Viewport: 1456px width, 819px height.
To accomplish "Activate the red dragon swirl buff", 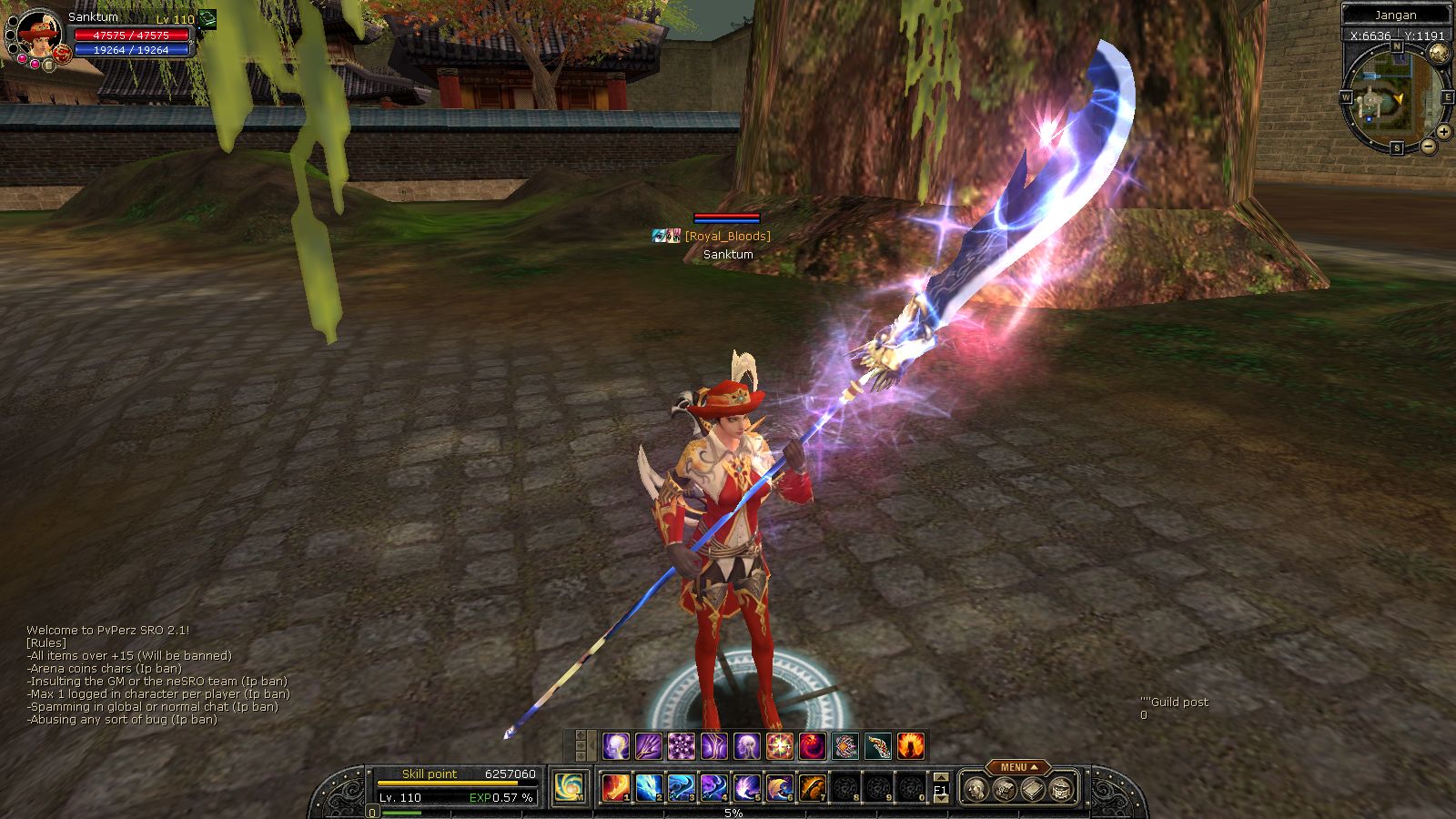I will 813,746.
